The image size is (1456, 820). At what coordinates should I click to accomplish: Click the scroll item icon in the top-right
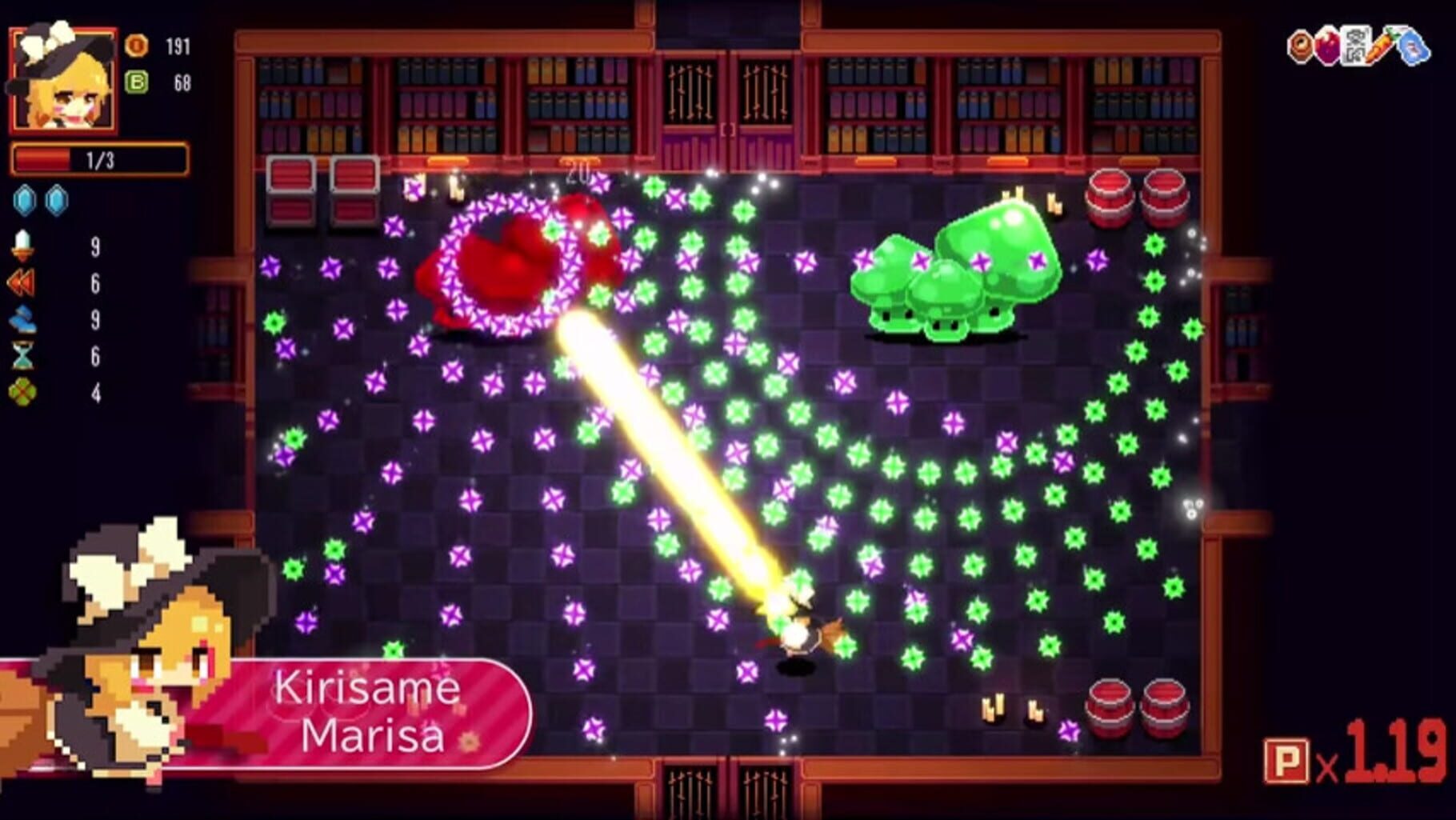(1354, 46)
